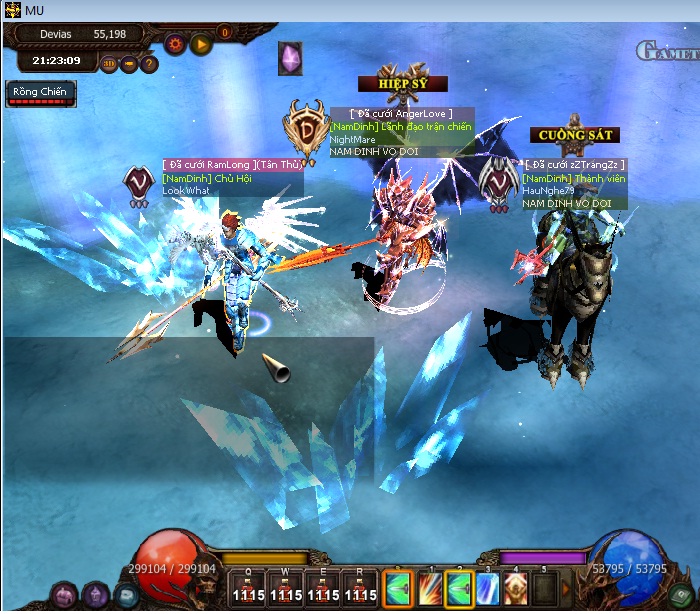Screen dimensions: 700x614
Task: Use the potion in the R slot
Action: coord(360,588)
